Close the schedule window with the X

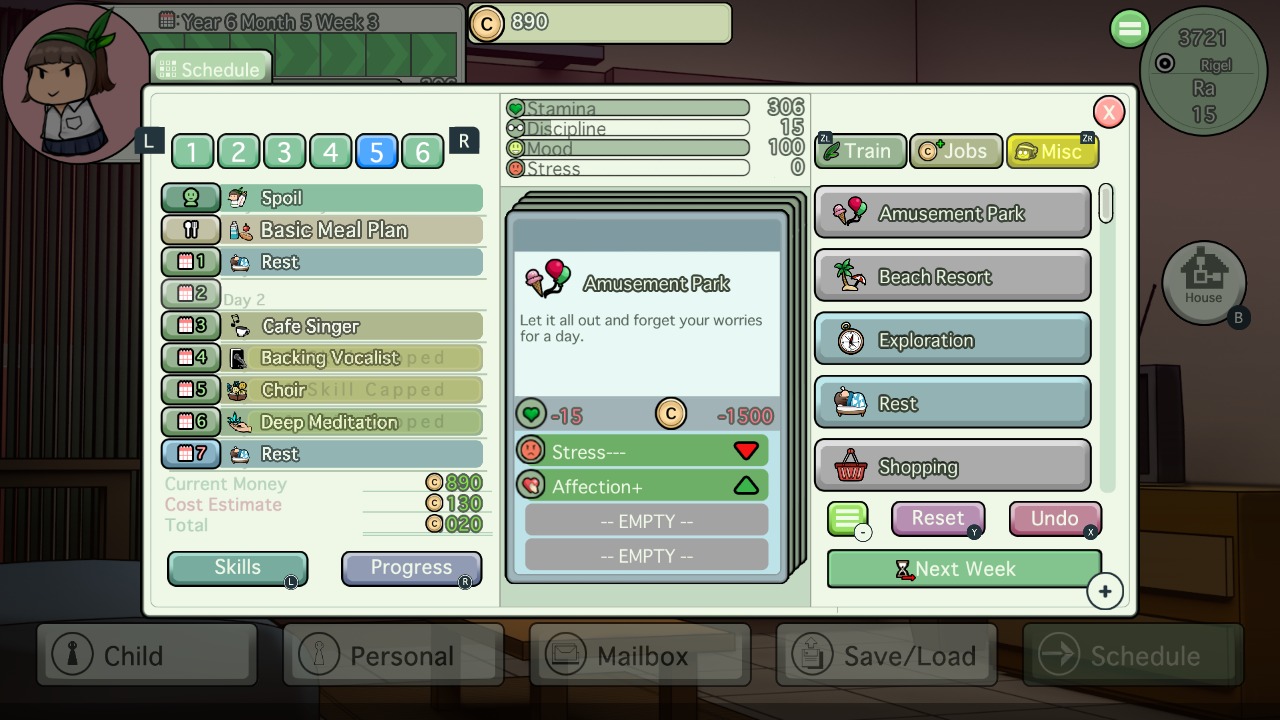pos(1108,112)
